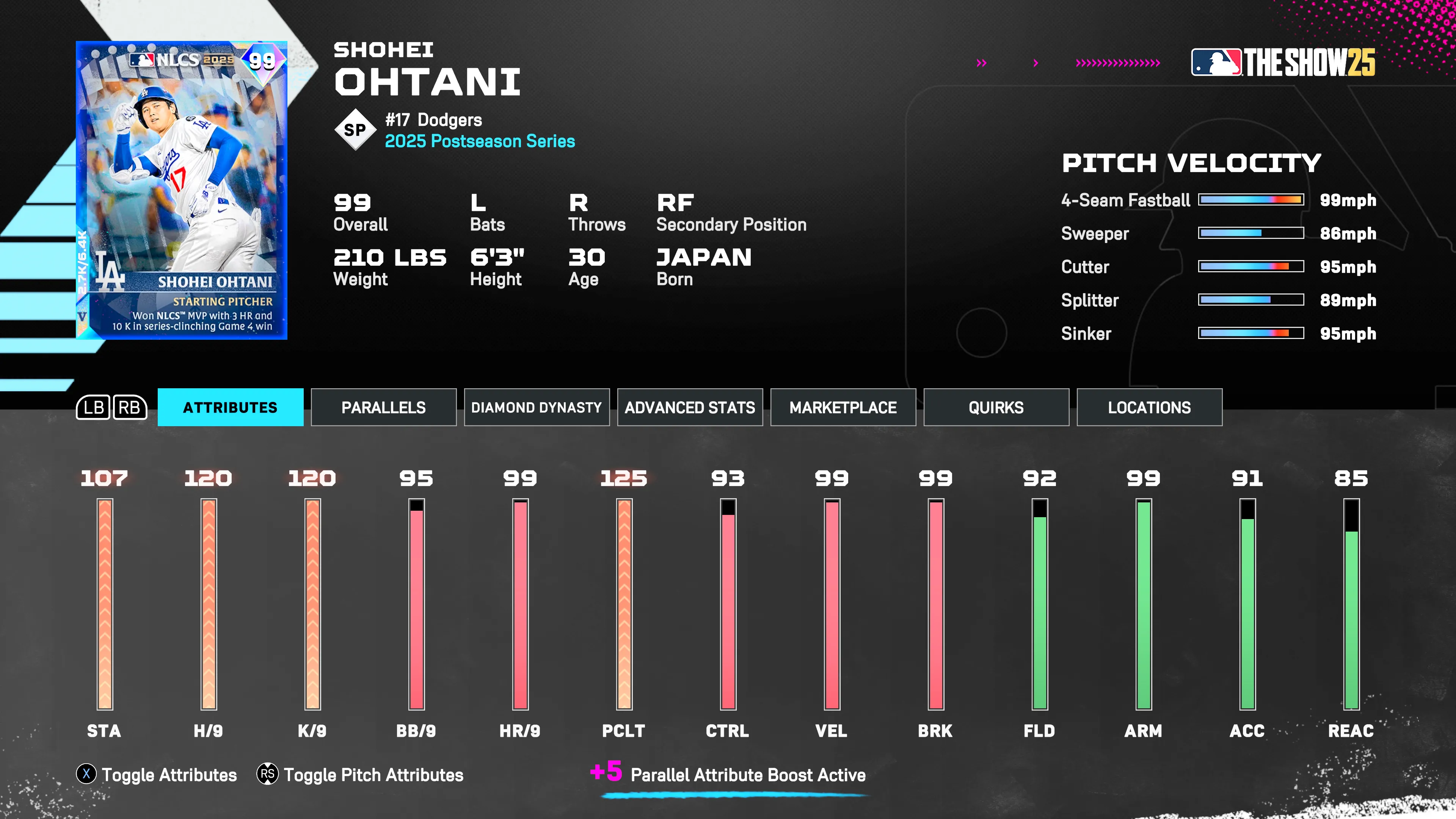This screenshot has width=1456, height=819.
Task: Open the Locations tab
Action: tap(1149, 407)
